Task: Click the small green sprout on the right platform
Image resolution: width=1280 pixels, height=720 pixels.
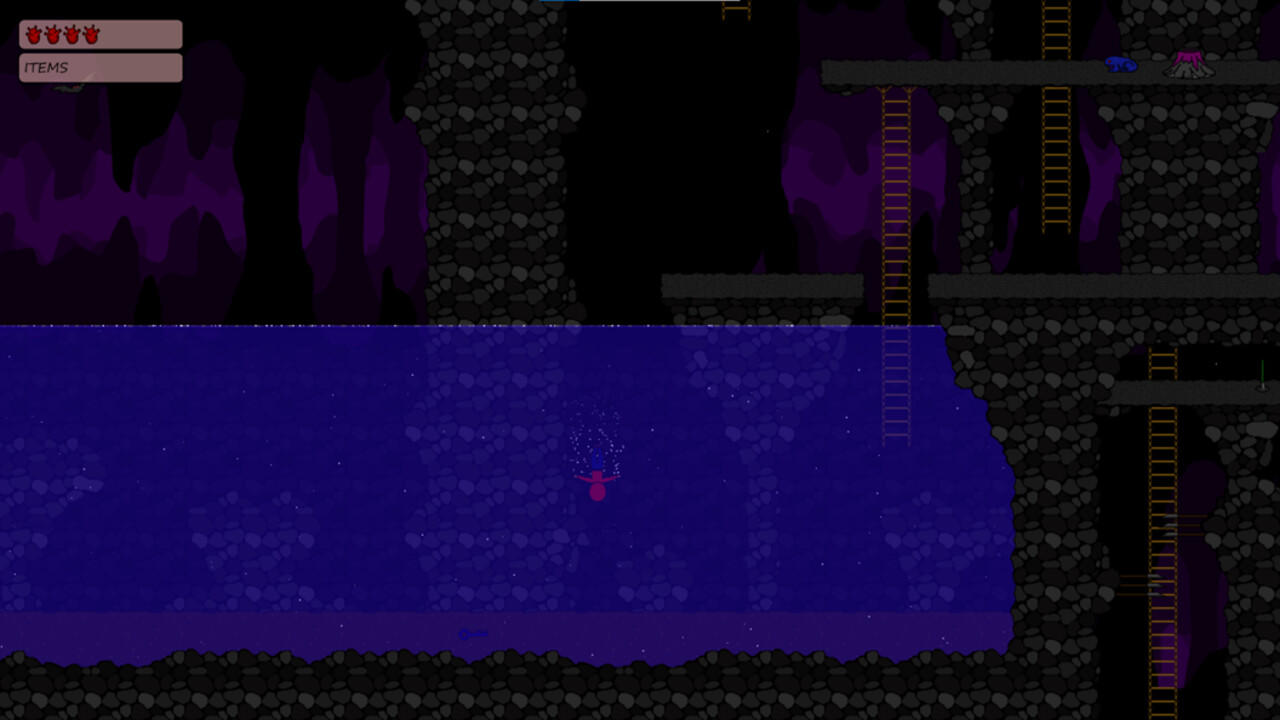Action: pyautogui.click(x=1262, y=372)
